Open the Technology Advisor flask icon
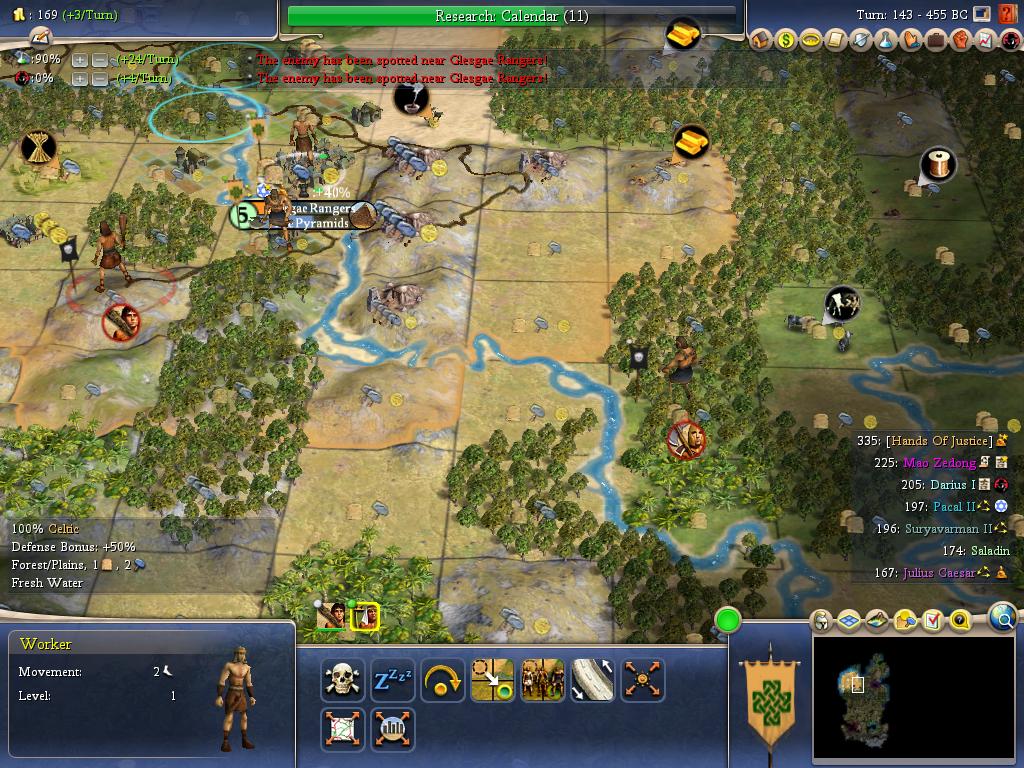The height and width of the screenshot is (768, 1024). pos(886,40)
